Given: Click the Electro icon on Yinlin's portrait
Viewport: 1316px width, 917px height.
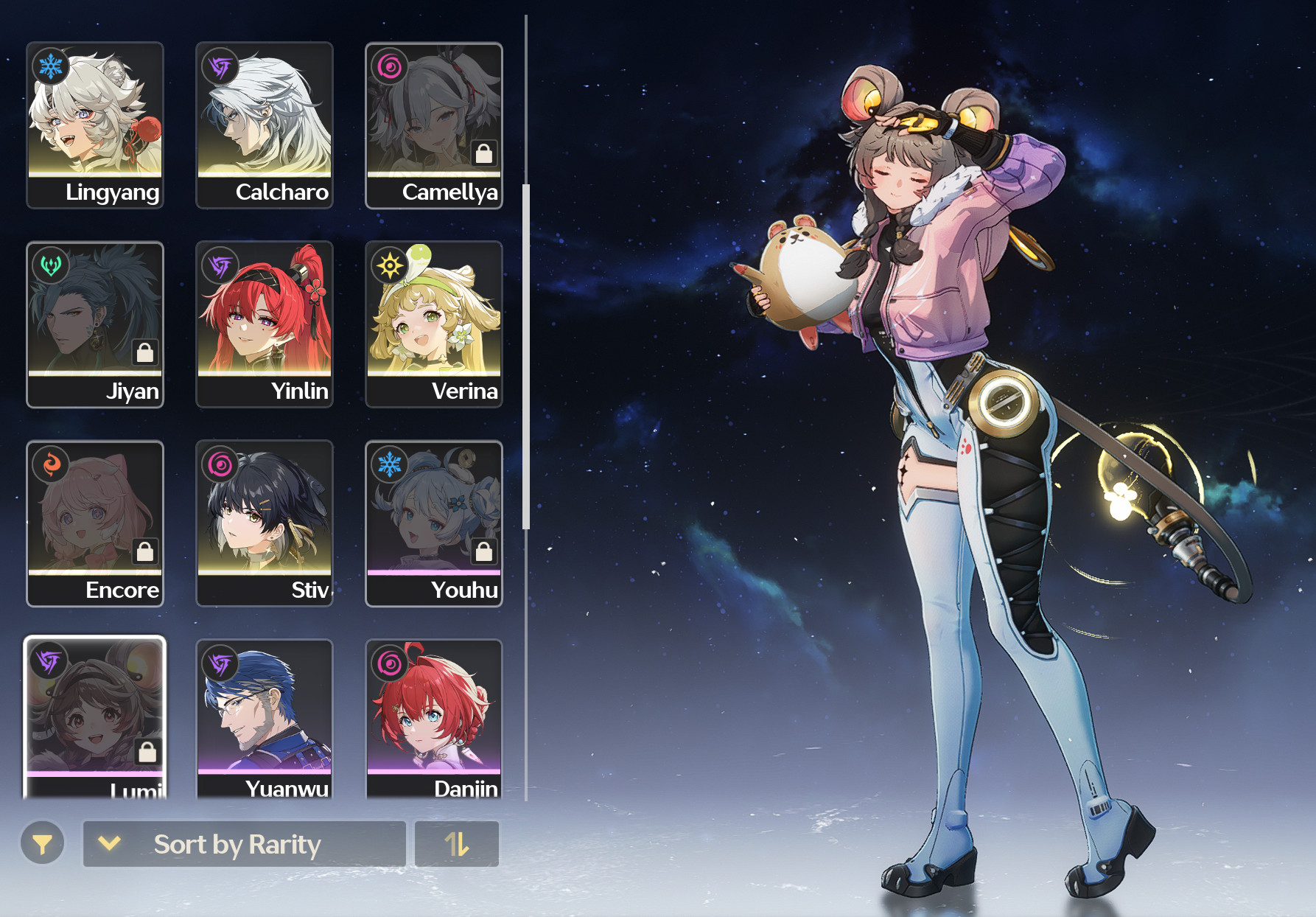Looking at the screenshot, I should 218,265.
